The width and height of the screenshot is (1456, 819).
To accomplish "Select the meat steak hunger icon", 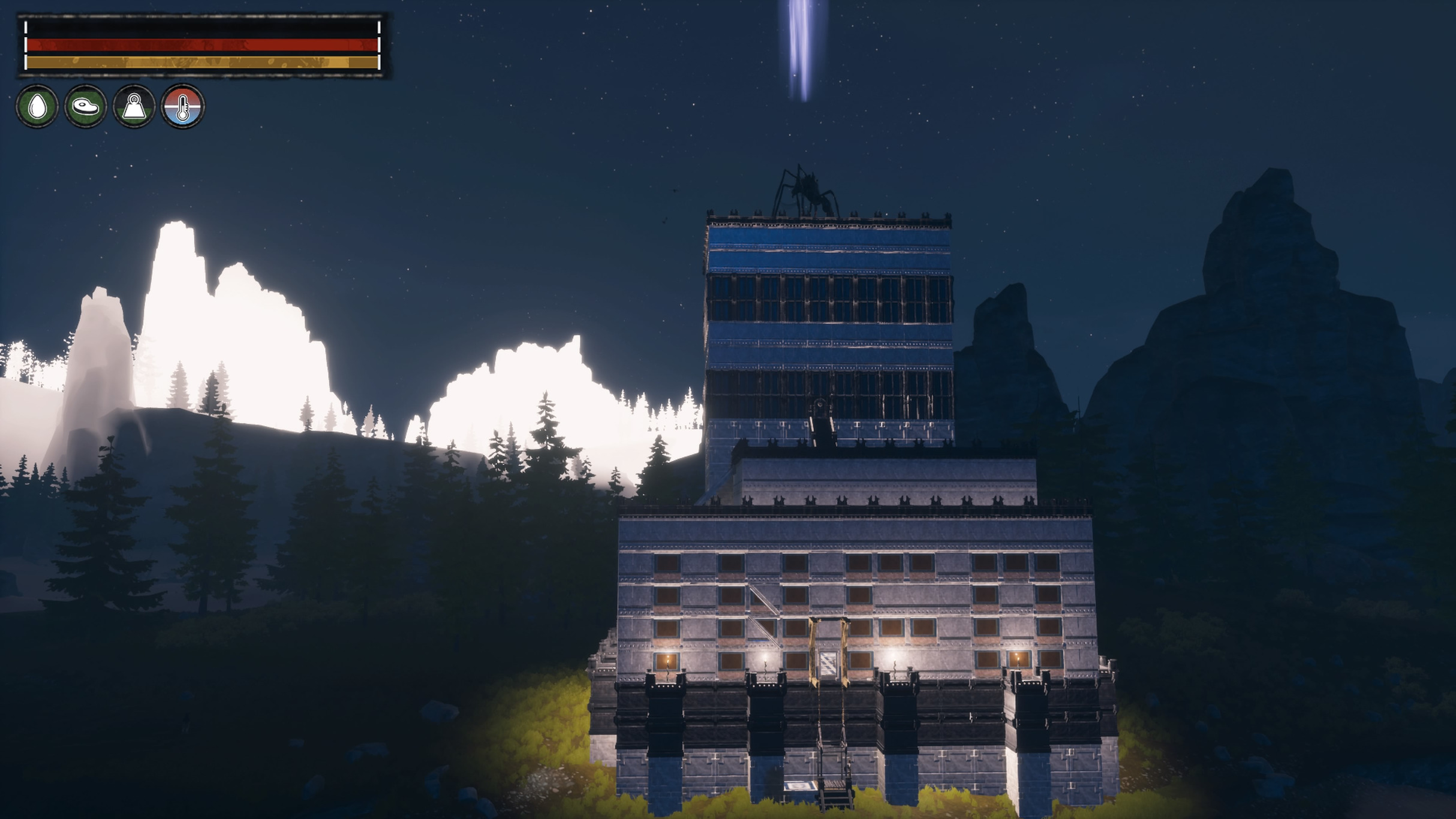I will click(x=86, y=107).
